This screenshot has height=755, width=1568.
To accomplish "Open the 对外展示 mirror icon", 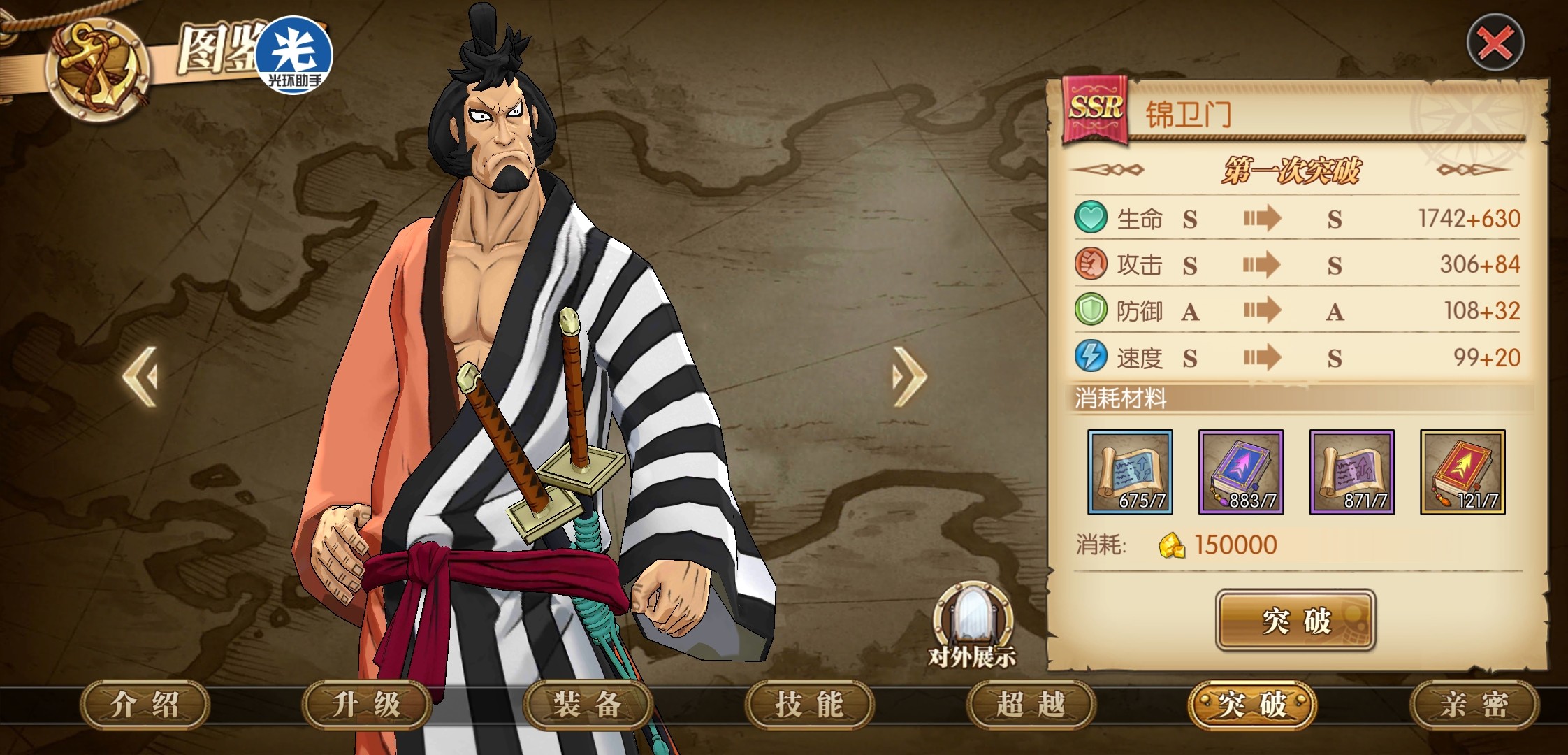I will [972, 624].
